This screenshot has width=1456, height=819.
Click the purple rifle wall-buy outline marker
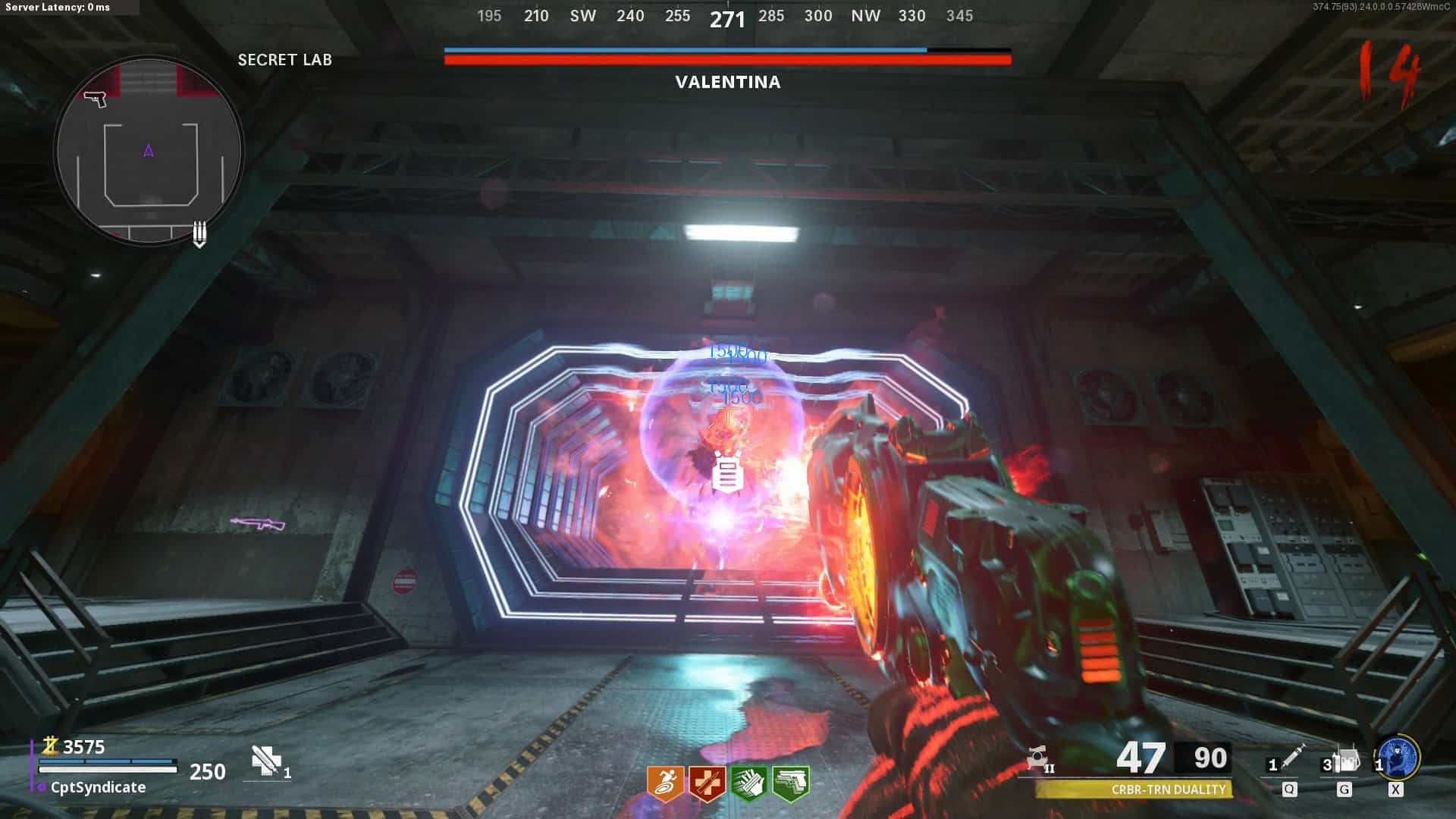(258, 523)
